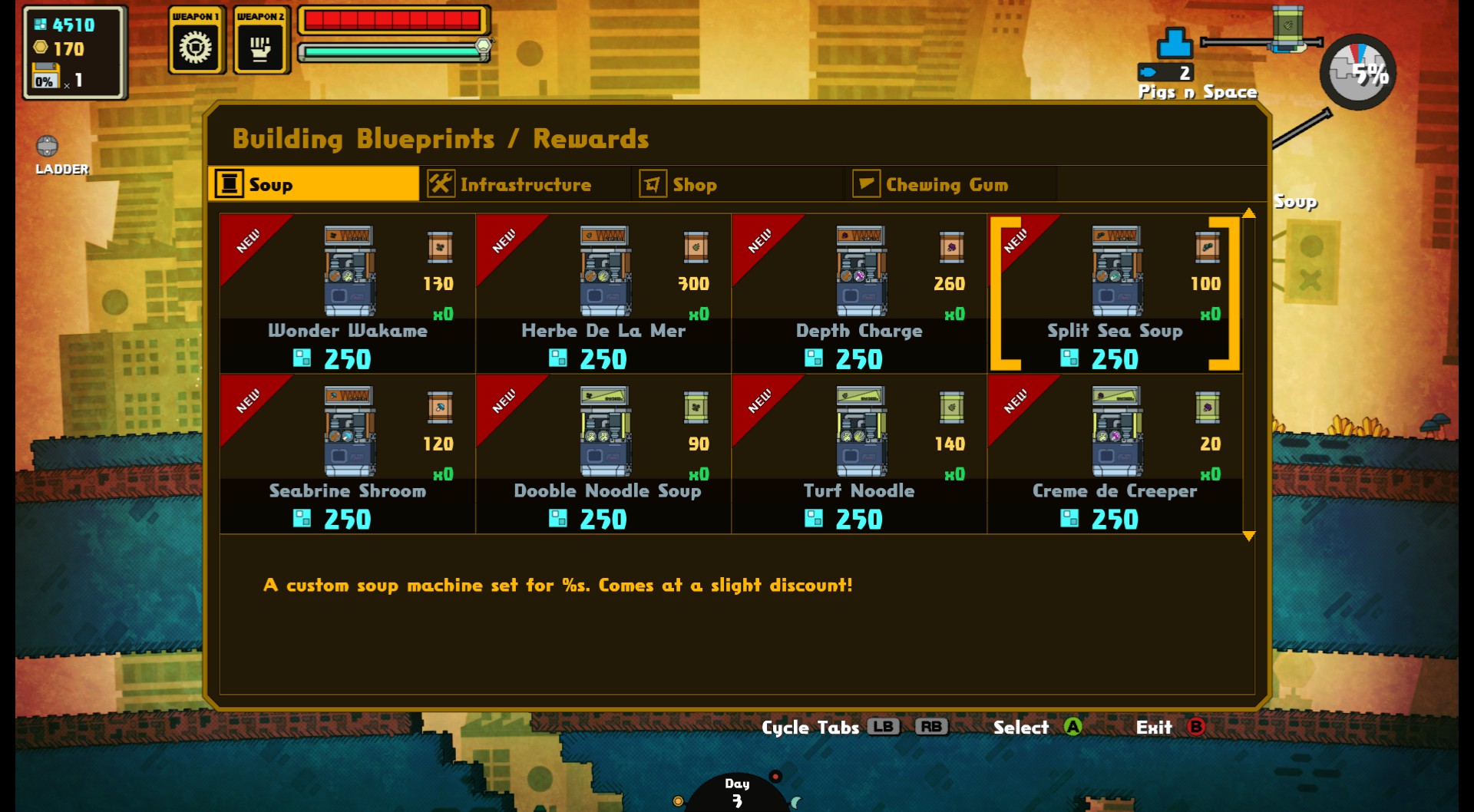Screen dimensions: 1474x812
Task: Click the scroll-up arrow of the blueprint list
Action: pos(1249,213)
